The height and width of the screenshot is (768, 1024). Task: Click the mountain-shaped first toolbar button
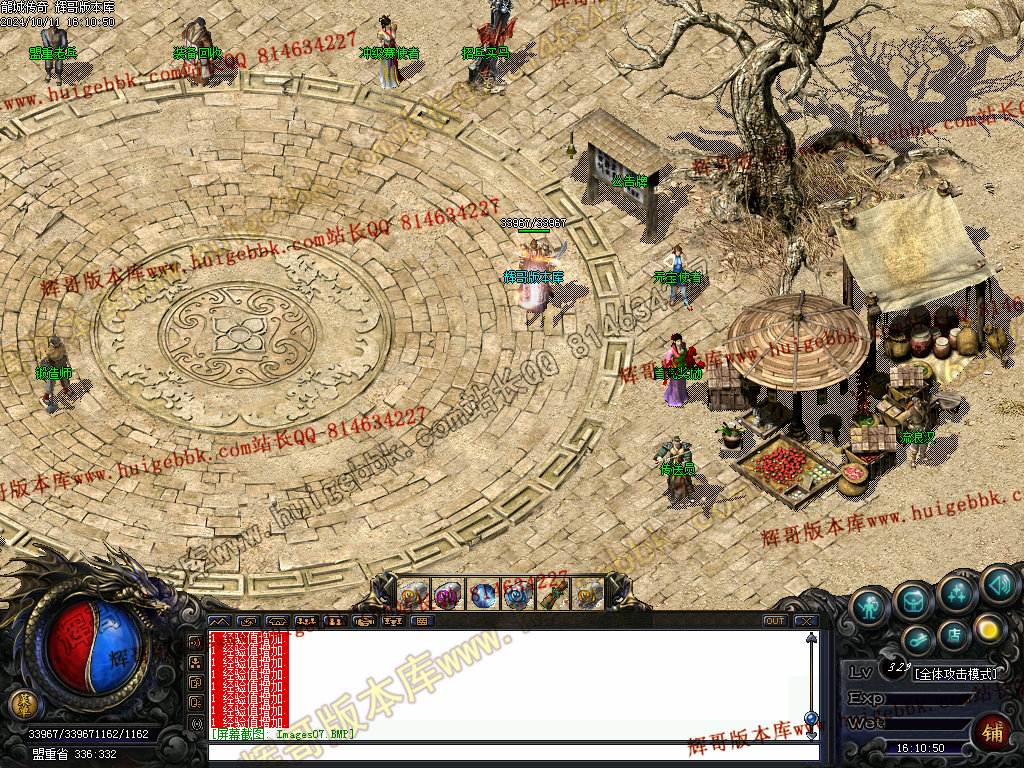(x=219, y=621)
